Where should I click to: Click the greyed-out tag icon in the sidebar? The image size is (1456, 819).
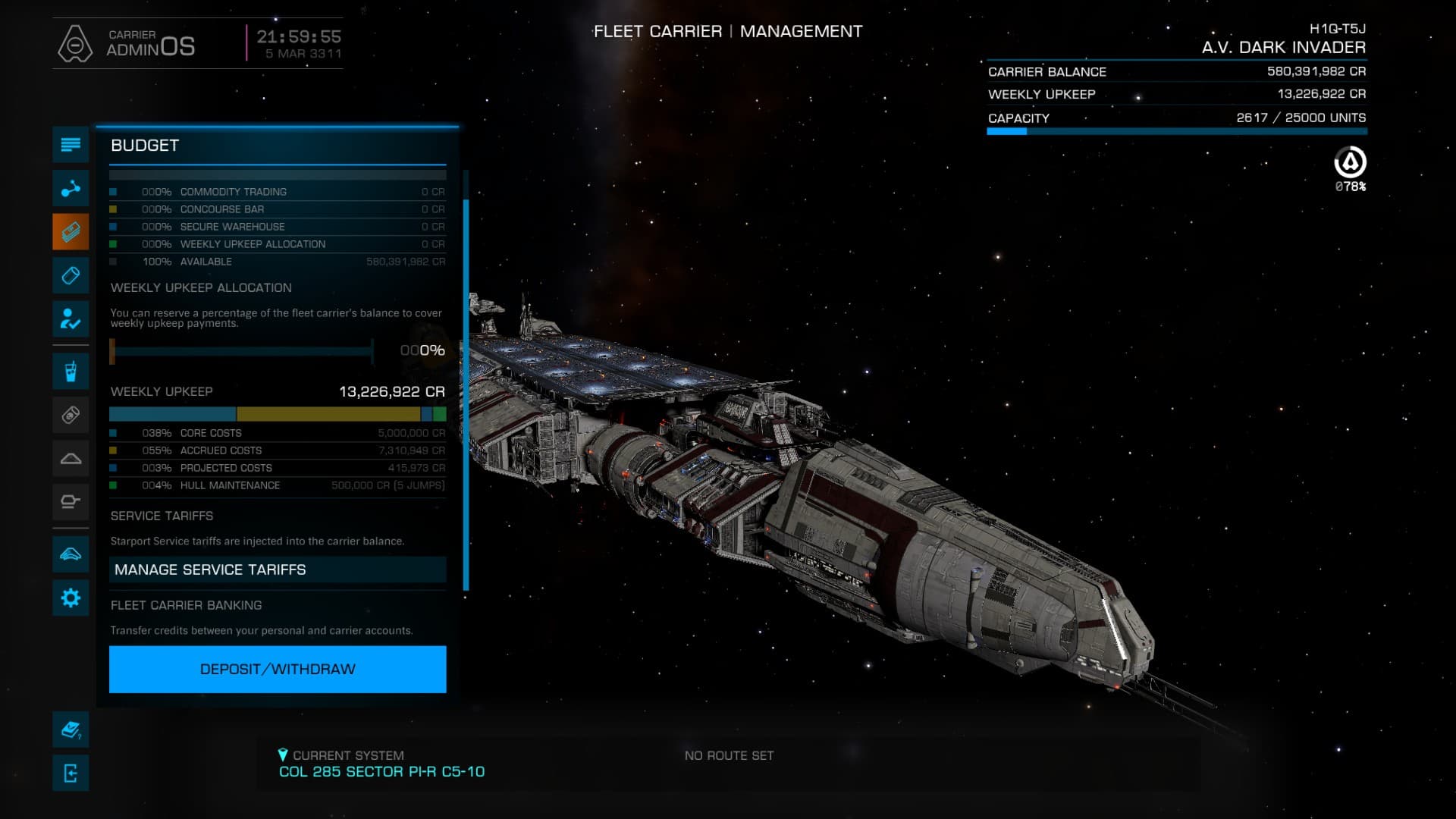(71, 415)
